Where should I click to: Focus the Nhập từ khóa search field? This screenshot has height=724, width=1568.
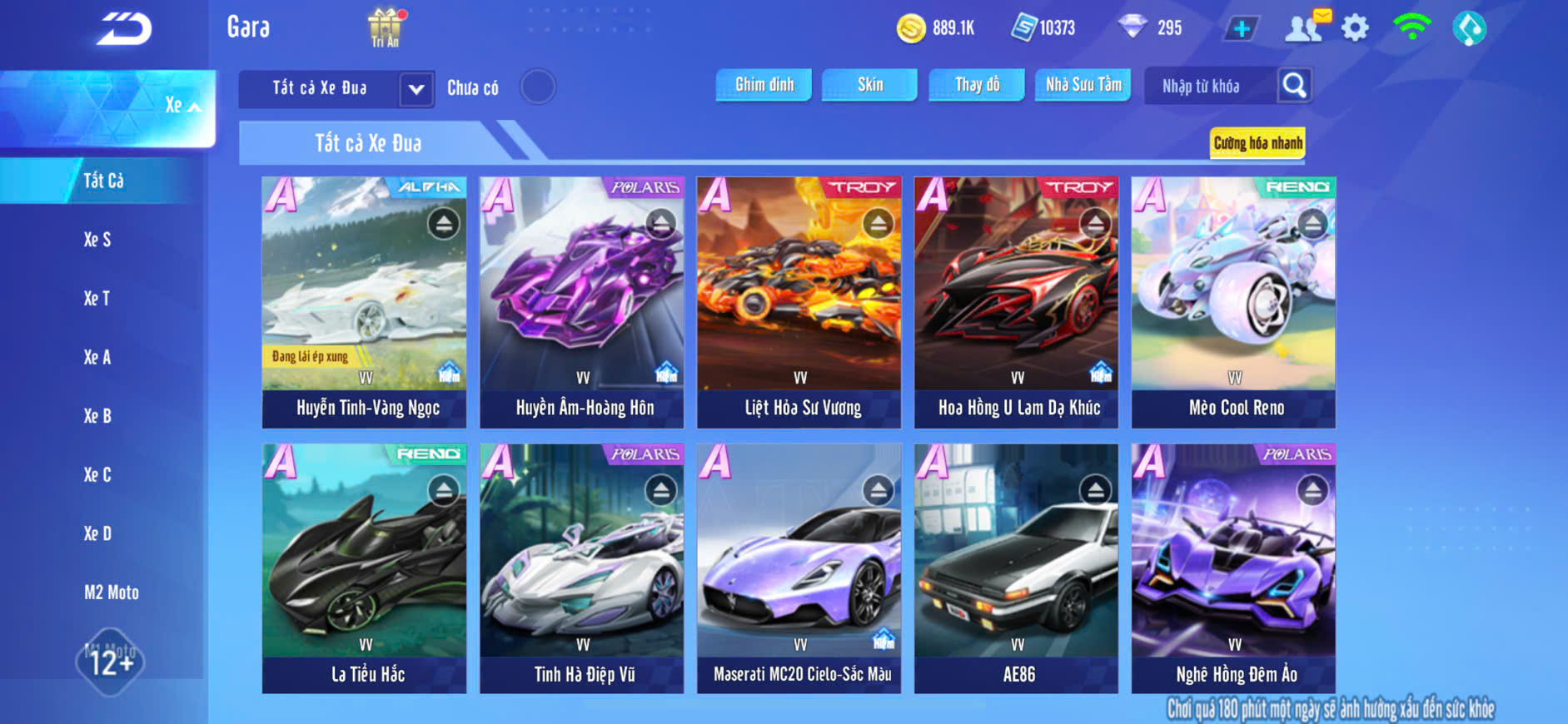1210,87
